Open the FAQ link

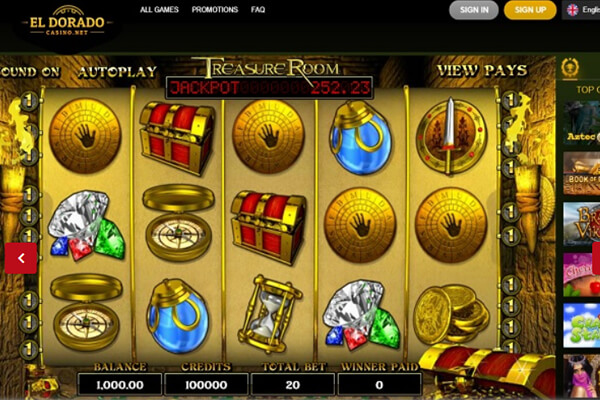[258, 10]
